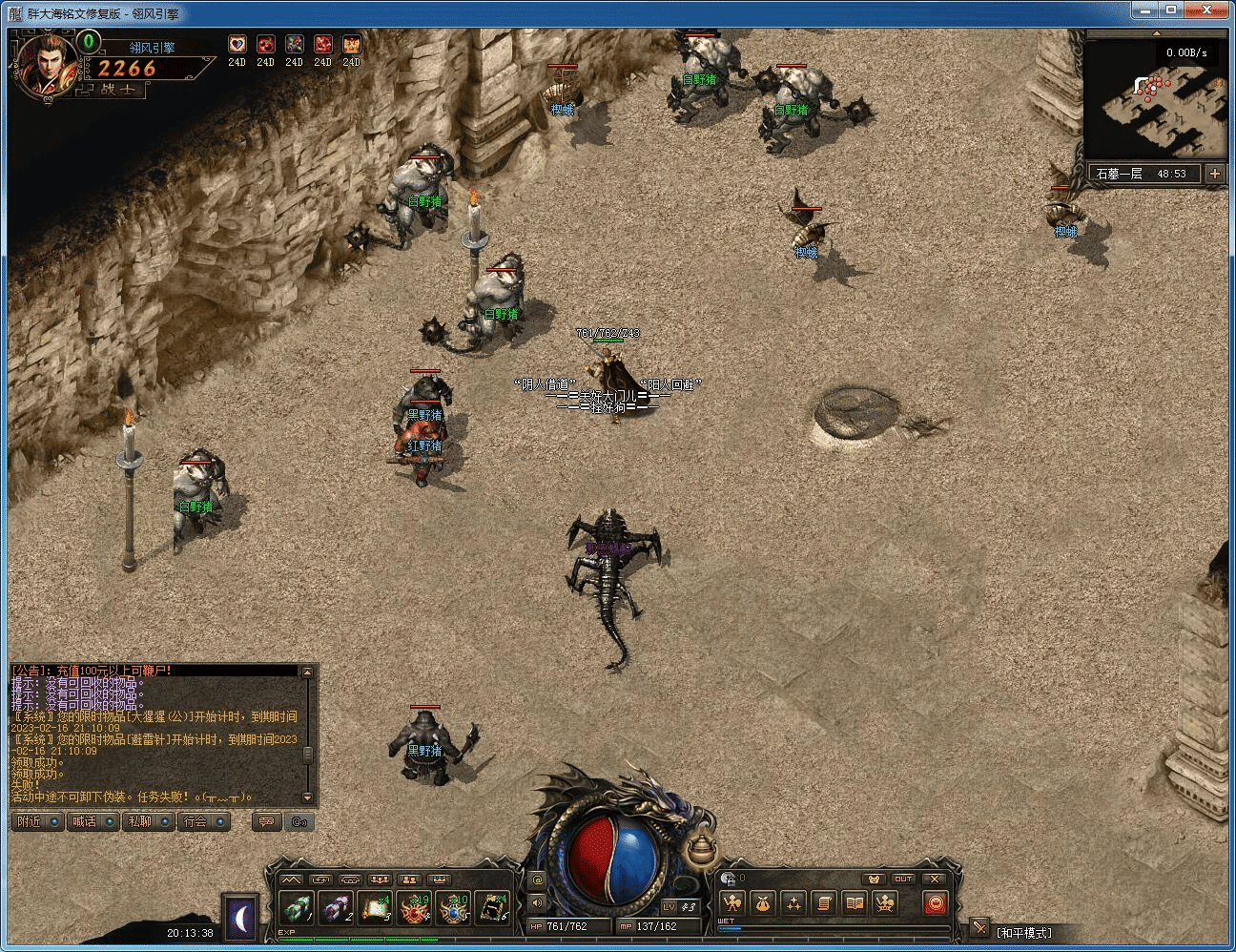The image size is (1236, 952).
Task: Use the parchment scroll in hotbar slot 3
Action: [375, 909]
